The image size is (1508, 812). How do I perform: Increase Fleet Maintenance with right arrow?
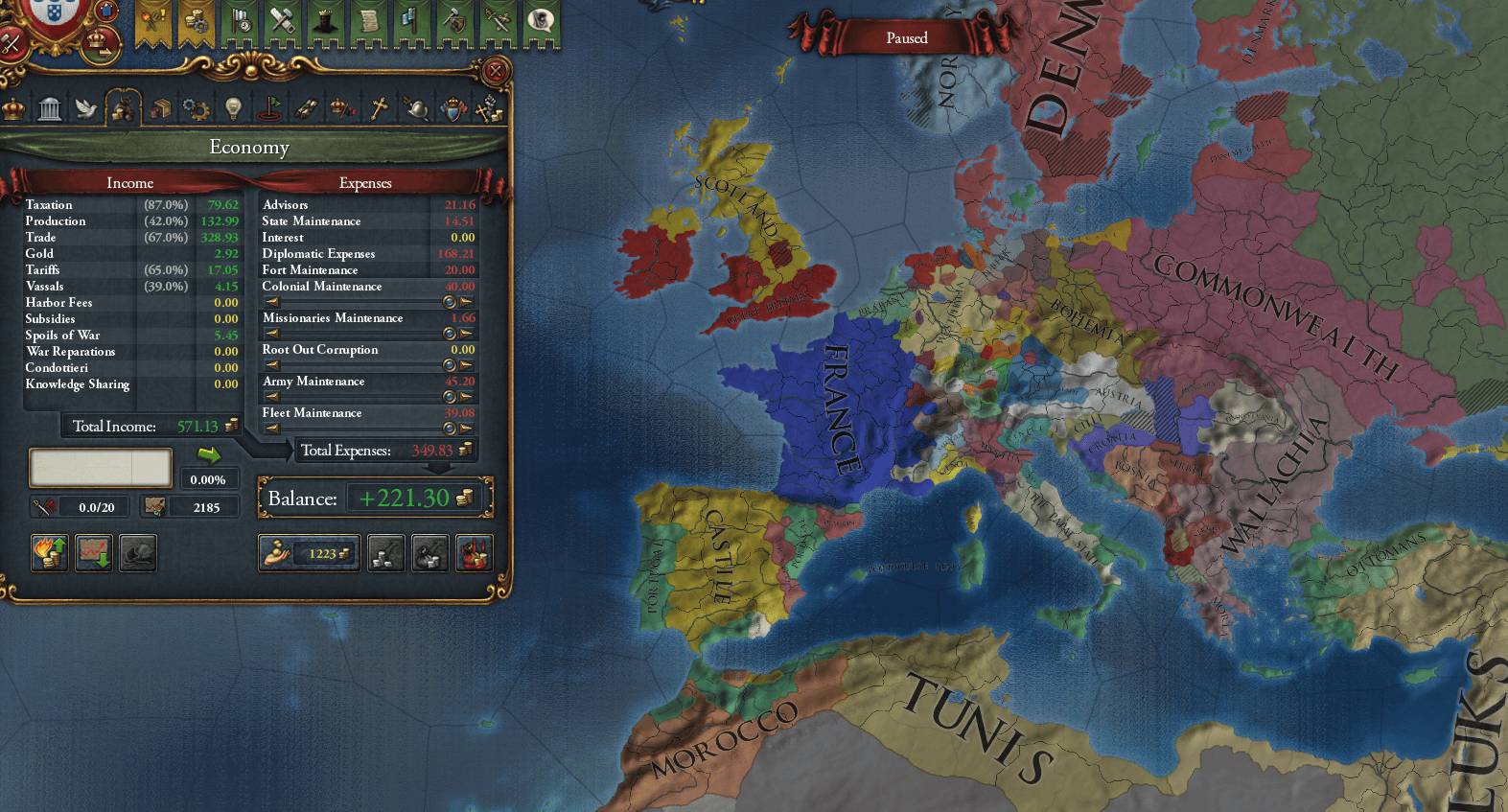[x=466, y=429]
